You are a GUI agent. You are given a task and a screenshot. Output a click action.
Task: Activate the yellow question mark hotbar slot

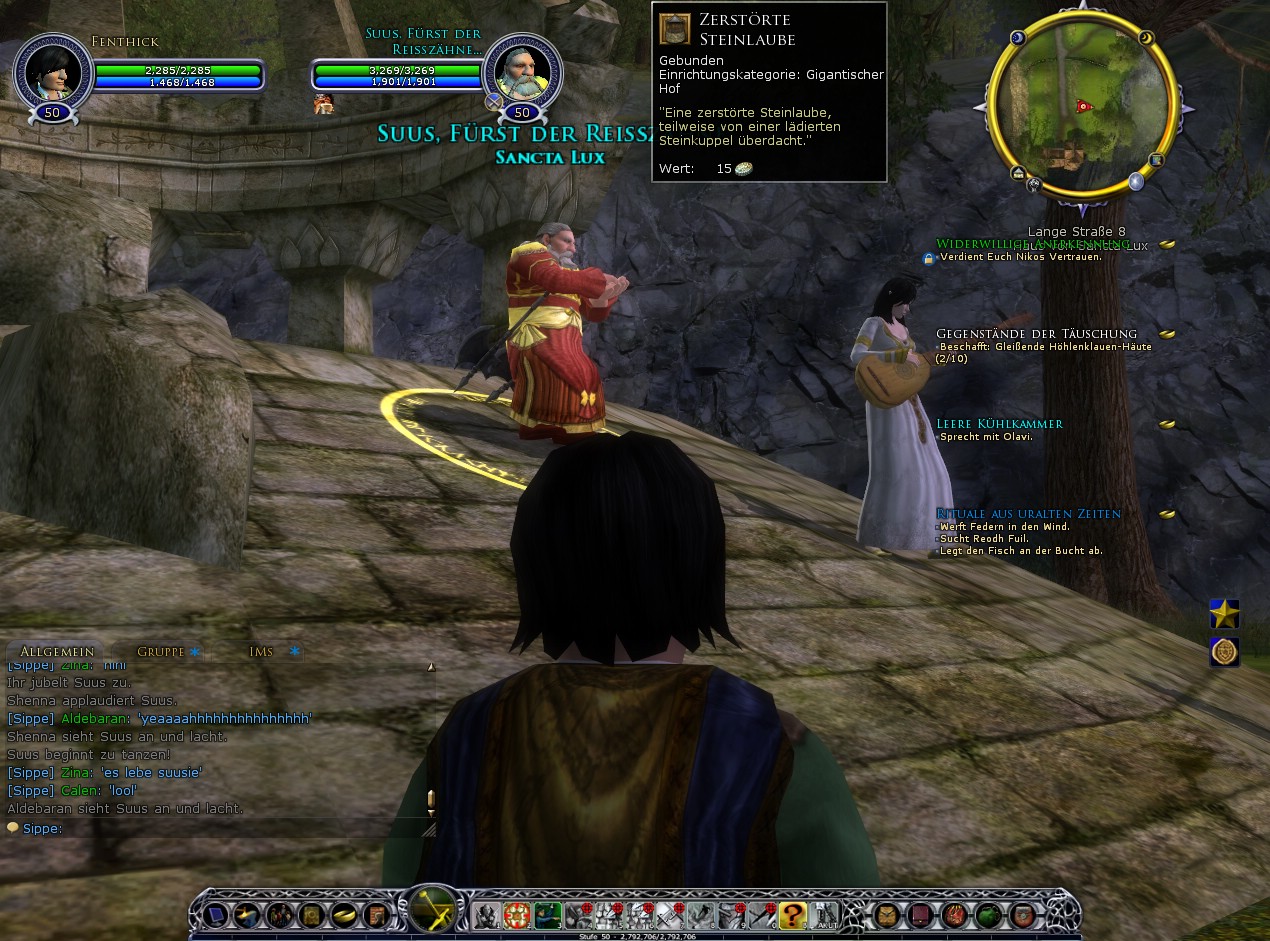[x=792, y=914]
